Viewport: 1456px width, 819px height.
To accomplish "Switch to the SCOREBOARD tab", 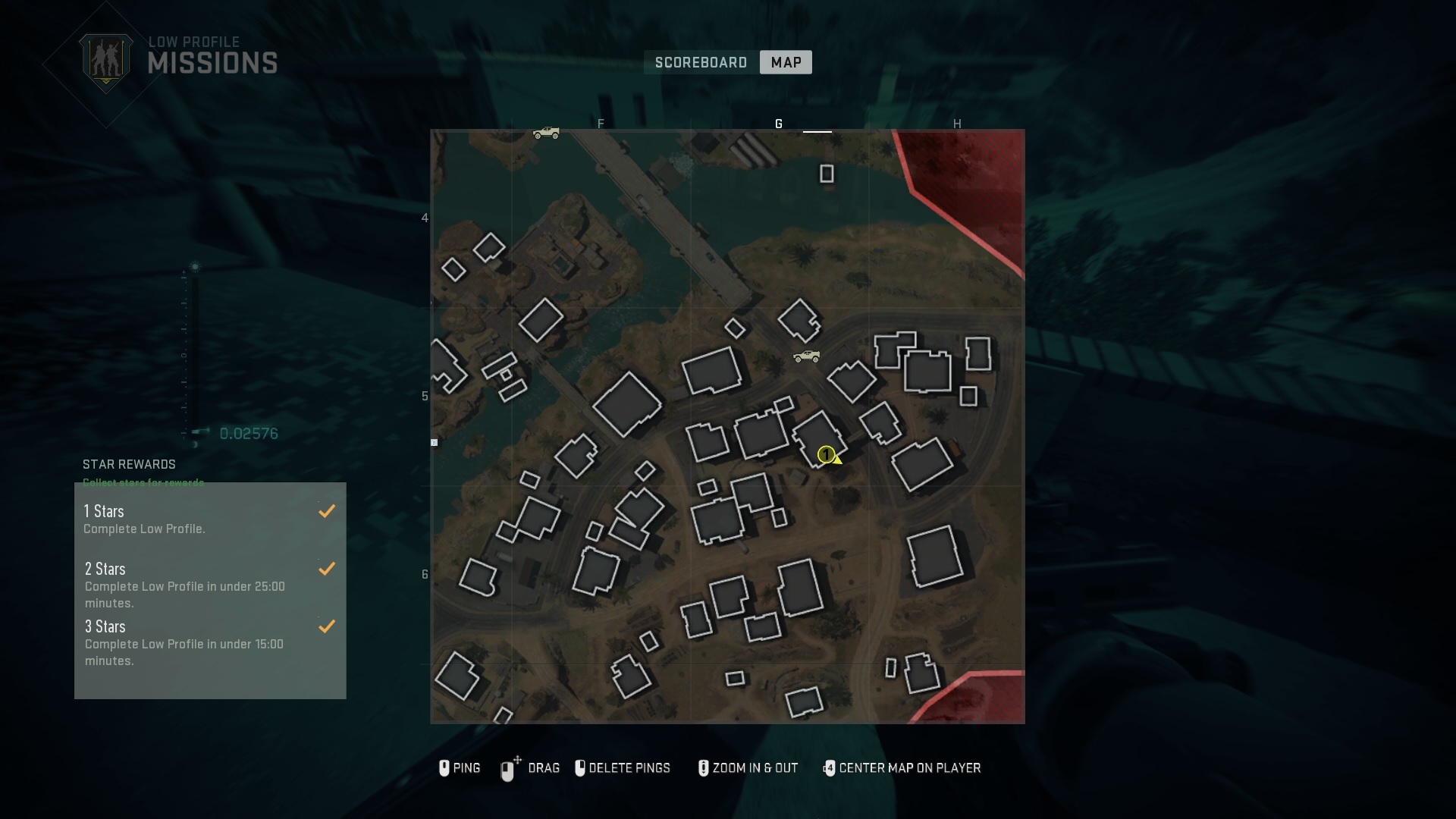I will point(700,62).
